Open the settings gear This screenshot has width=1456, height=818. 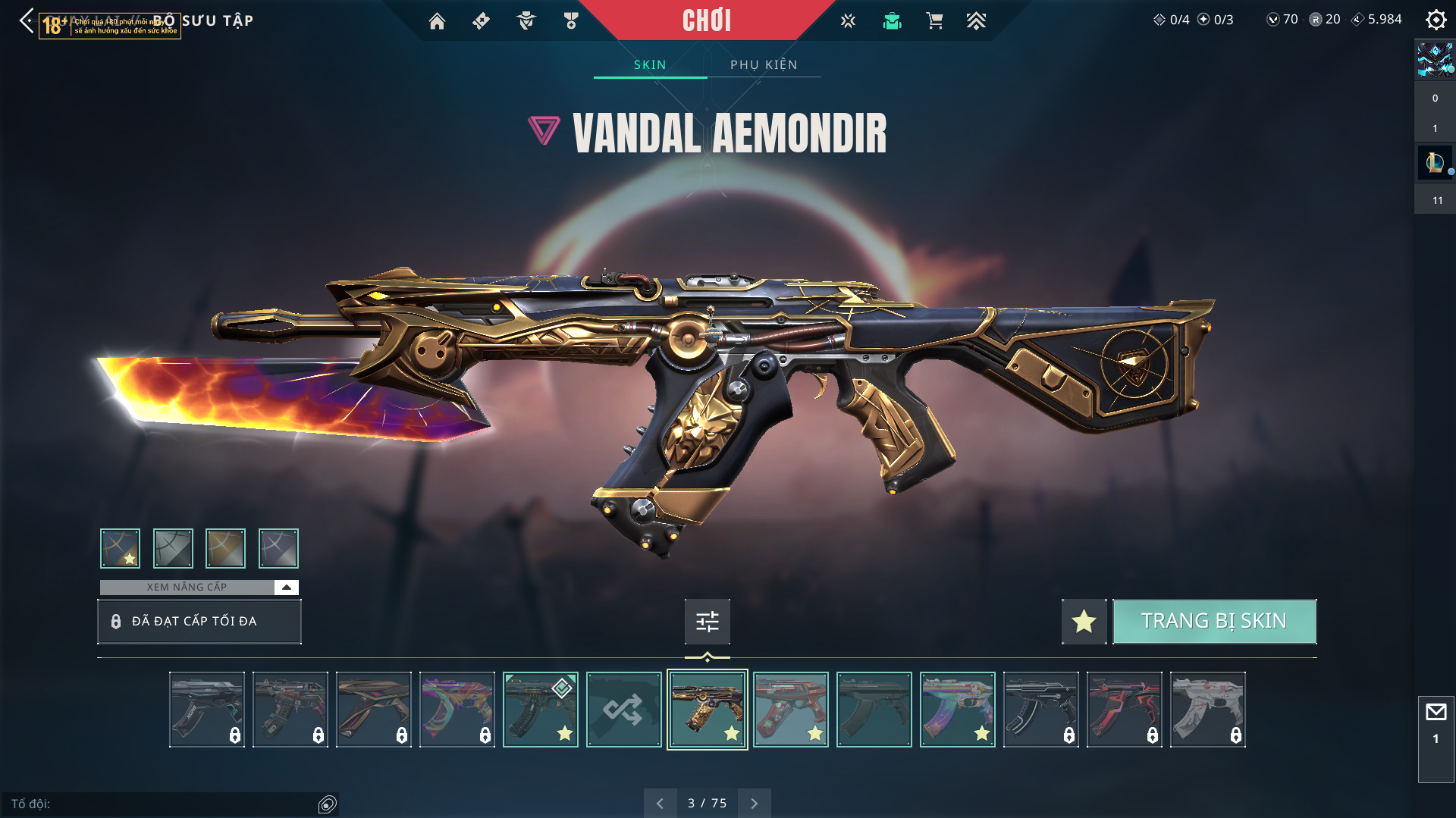click(1436, 20)
